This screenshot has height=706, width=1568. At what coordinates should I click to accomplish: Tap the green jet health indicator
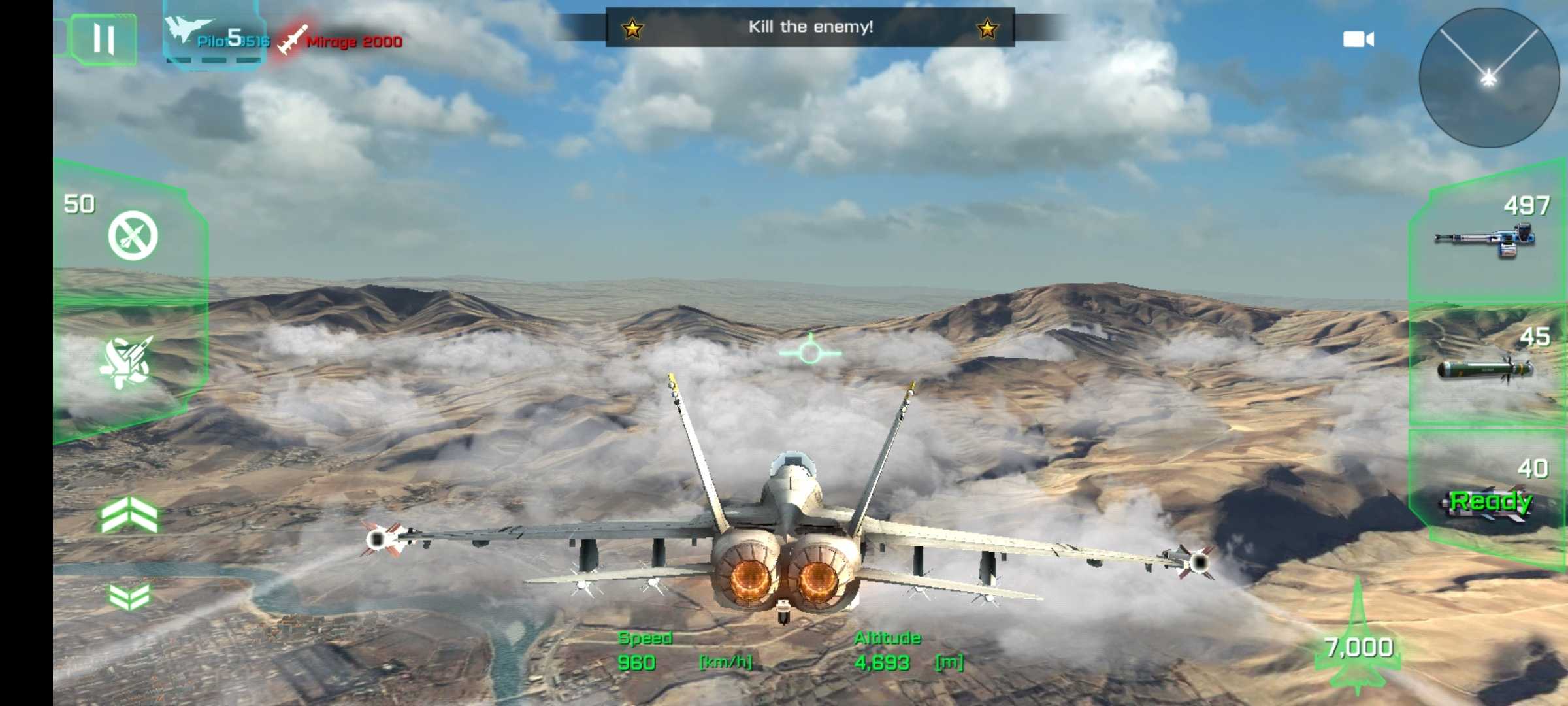[1358, 644]
